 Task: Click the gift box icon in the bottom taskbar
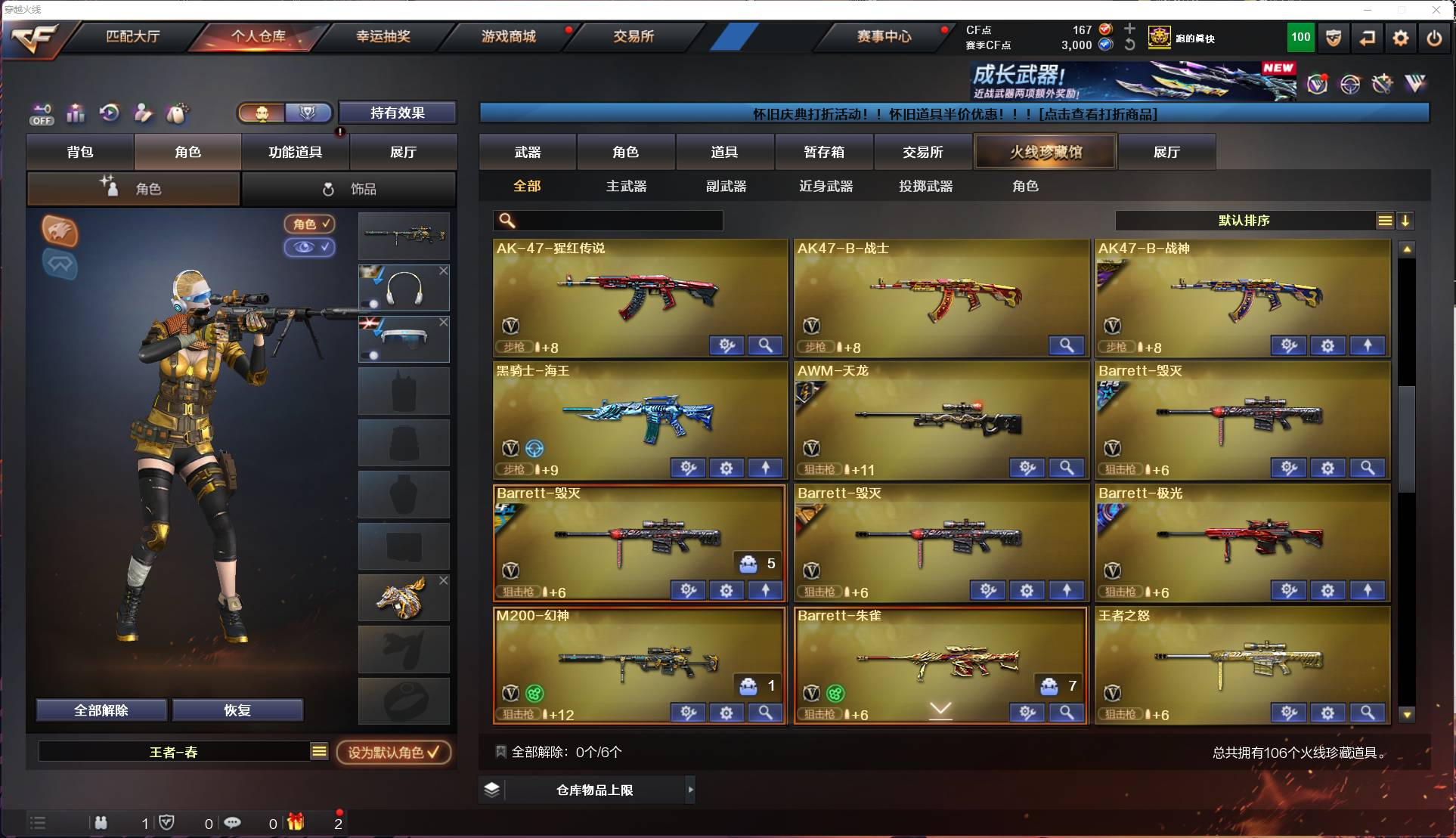(296, 823)
